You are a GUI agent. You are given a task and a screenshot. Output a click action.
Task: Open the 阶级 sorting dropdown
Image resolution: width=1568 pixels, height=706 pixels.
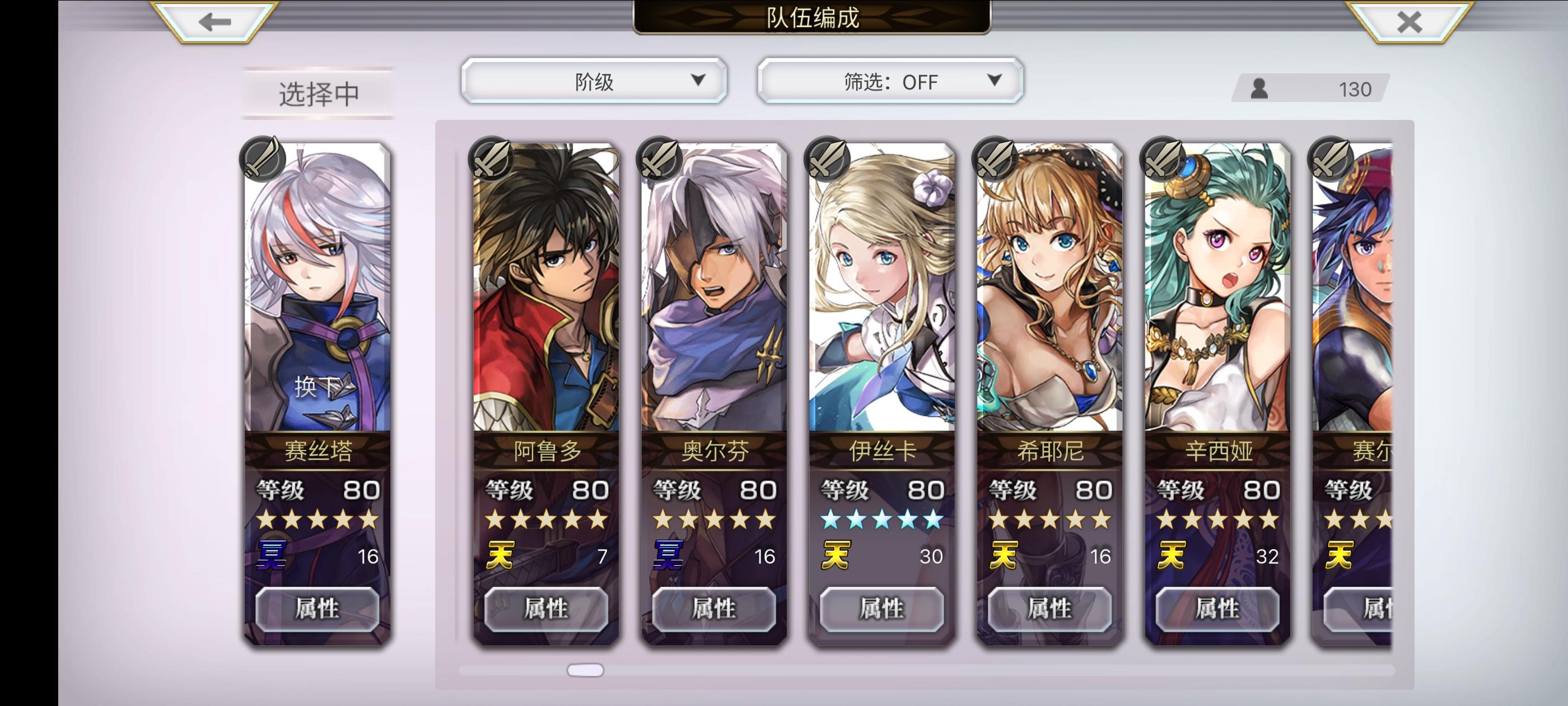point(594,81)
